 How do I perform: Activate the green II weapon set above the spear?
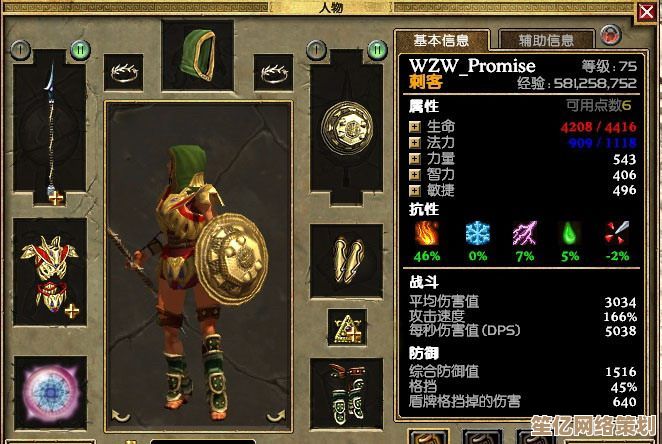pyautogui.click(x=79, y=48)
